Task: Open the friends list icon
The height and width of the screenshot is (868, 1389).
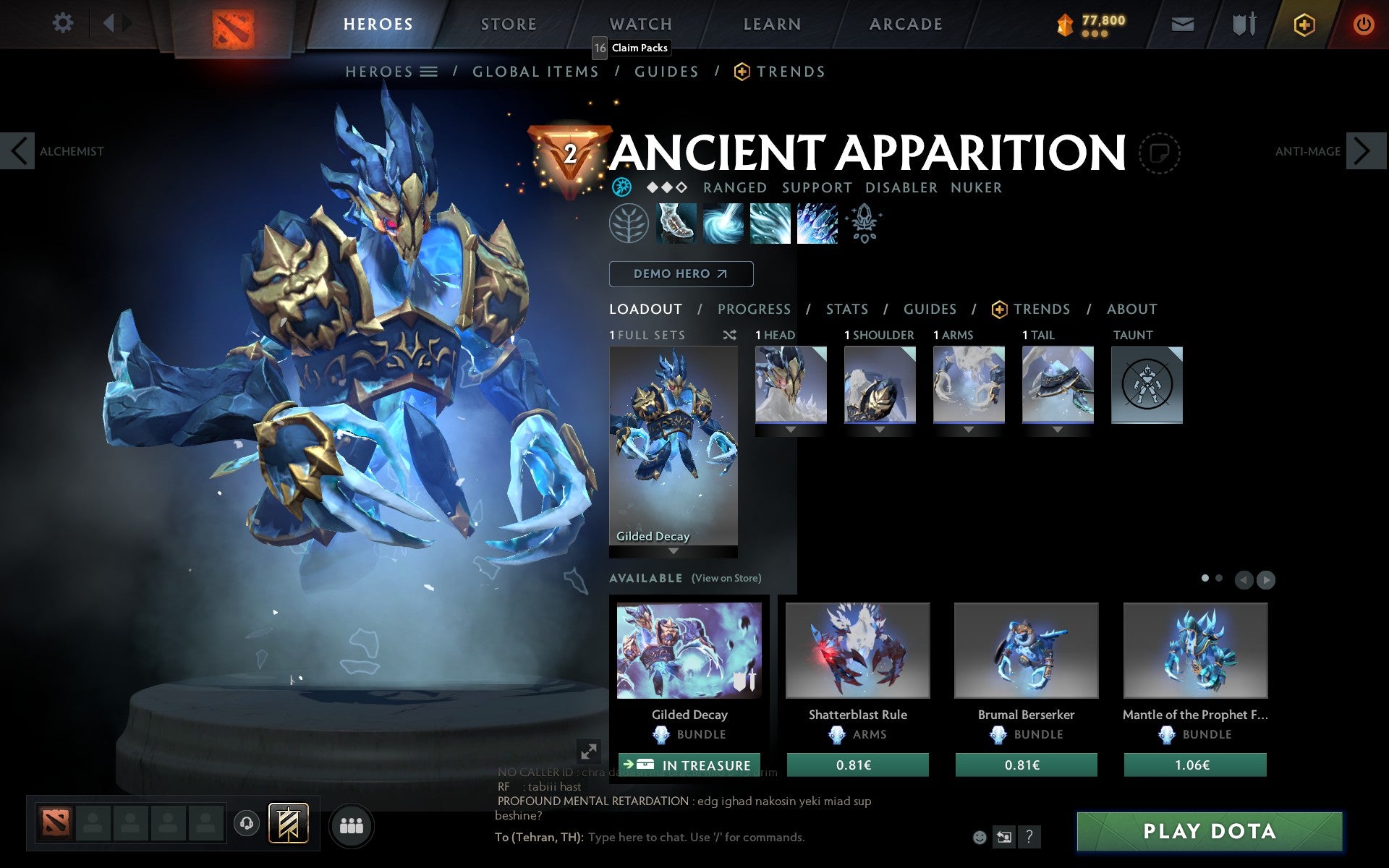Action: pos(352,825)
